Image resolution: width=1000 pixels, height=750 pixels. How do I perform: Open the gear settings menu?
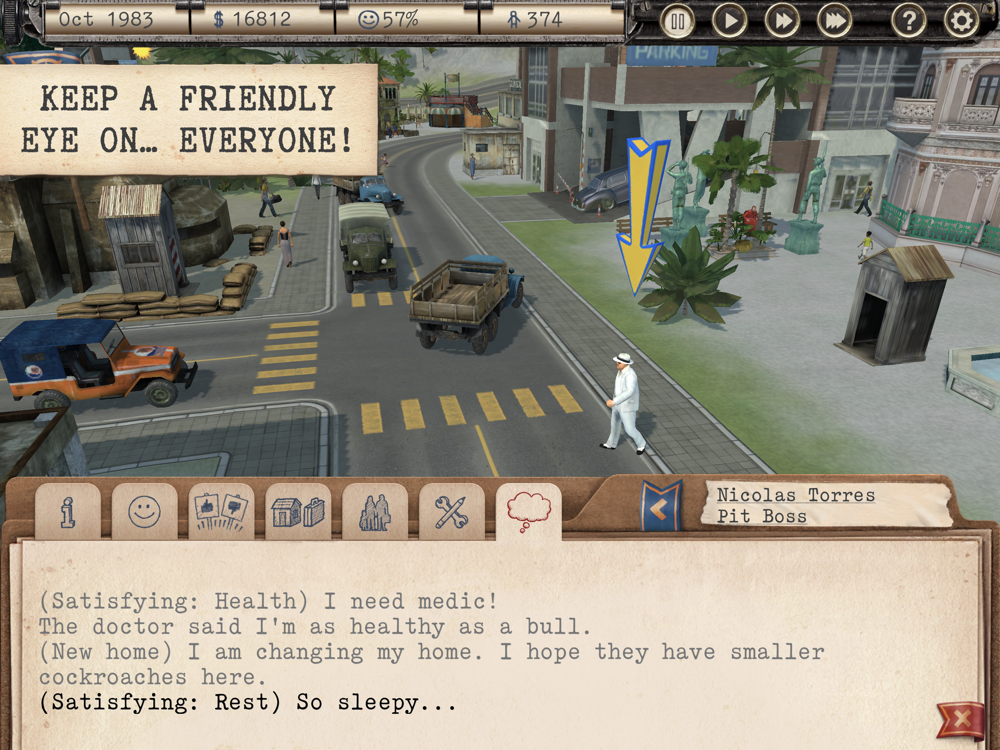click(x=961, y=20)
